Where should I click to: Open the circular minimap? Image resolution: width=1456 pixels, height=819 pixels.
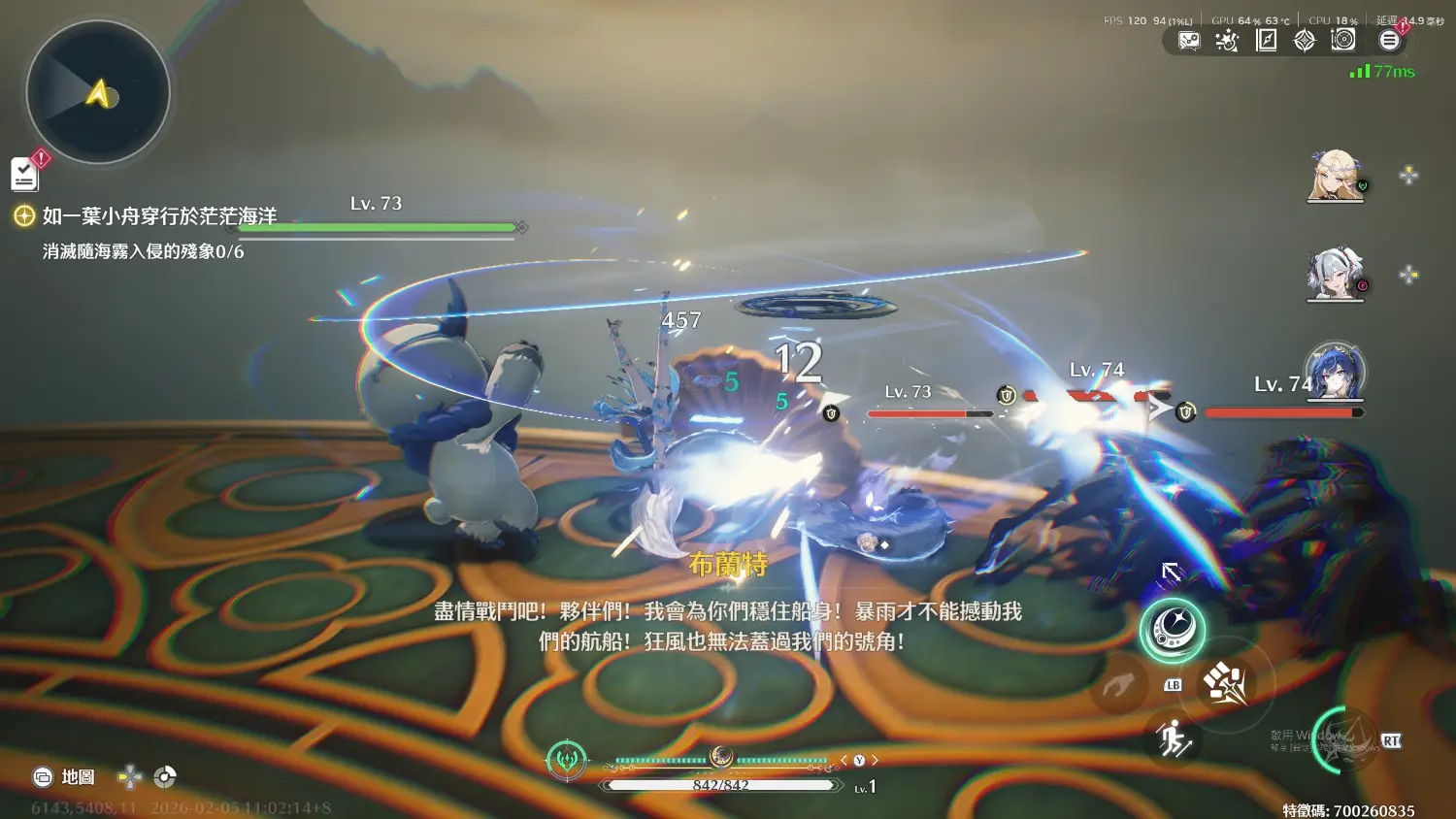[x=98, y=93]
